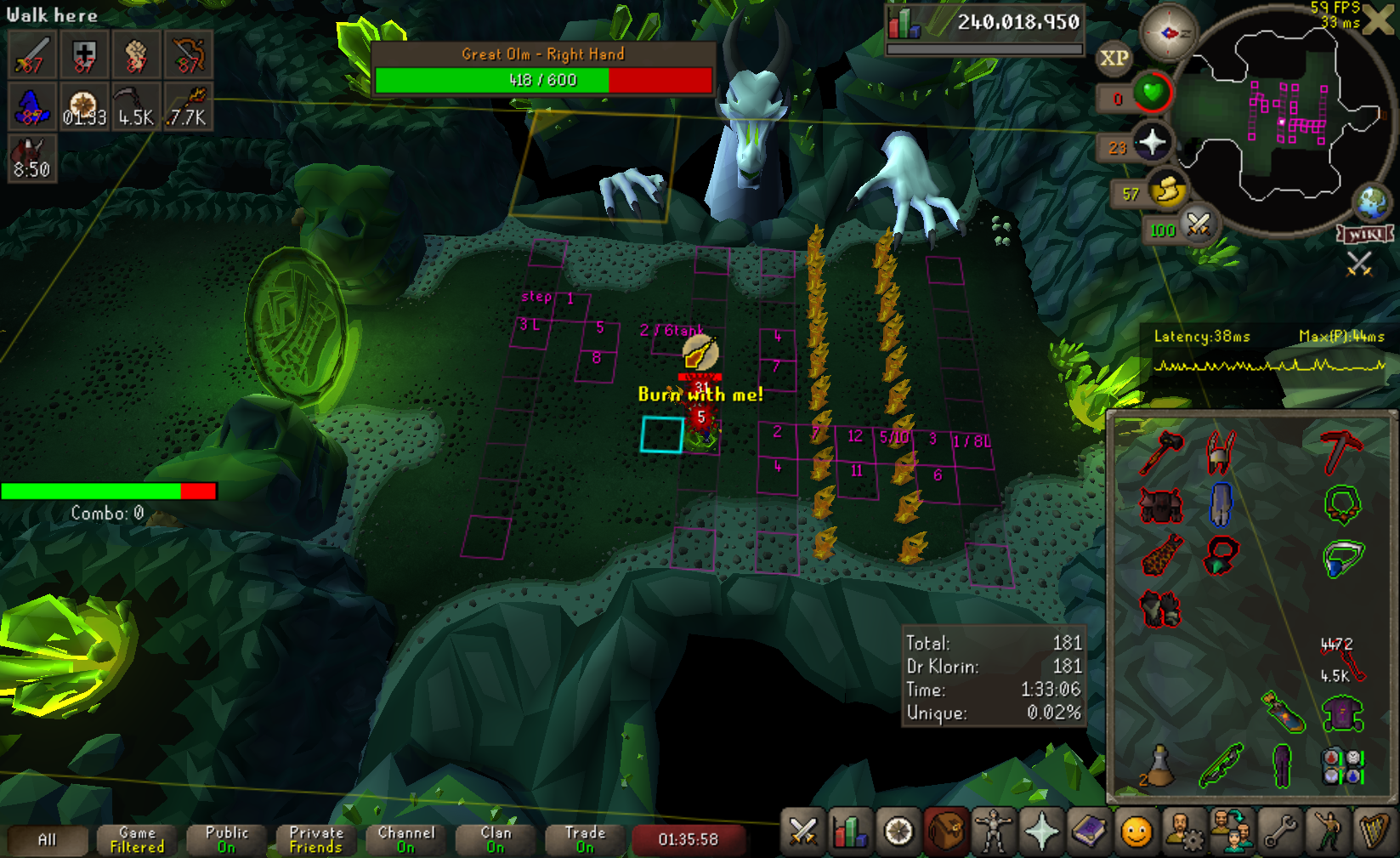The image size is (1400, 858).
Task: Show the Prayer tab
Action: click(x=1041, y=832)
